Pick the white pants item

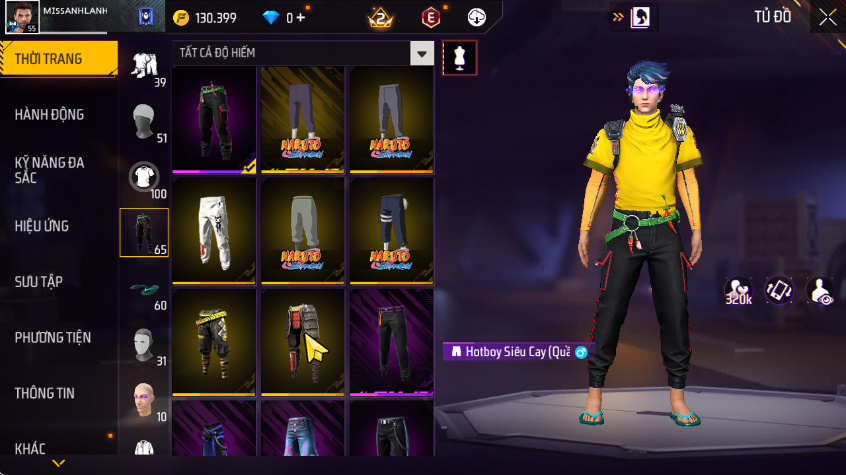tap(214, 230)
